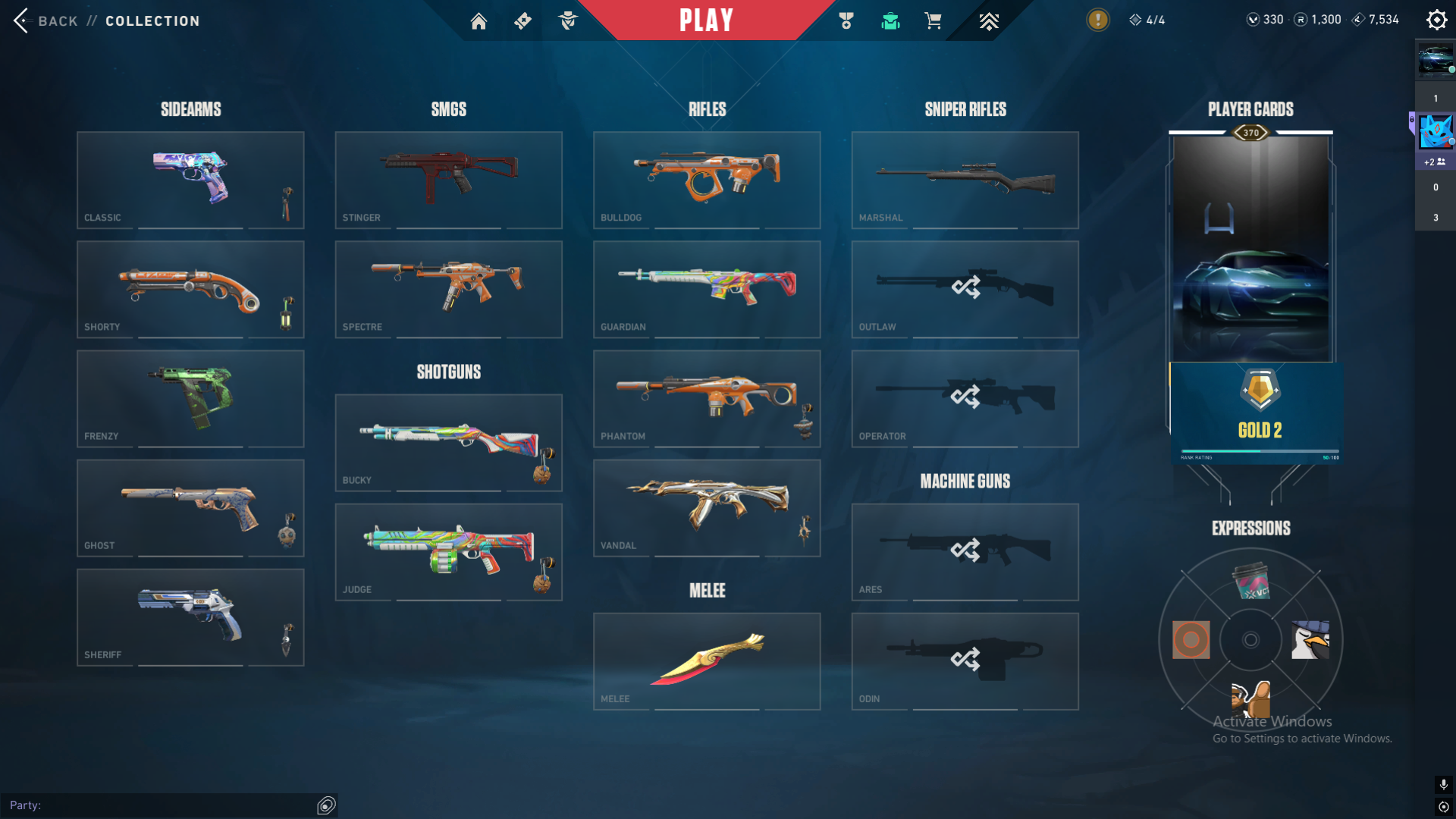The height and width of the screenshot is (819, 1456).
Task: Choose the Operator sniper slot
Action: tap(965, 398)
